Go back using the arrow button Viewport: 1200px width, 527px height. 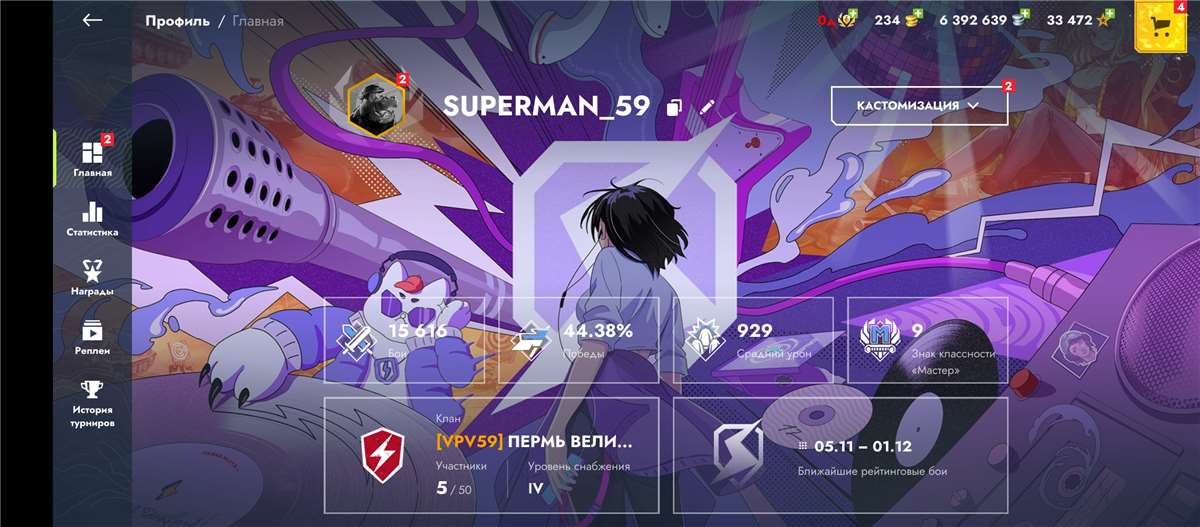point(93,20)
